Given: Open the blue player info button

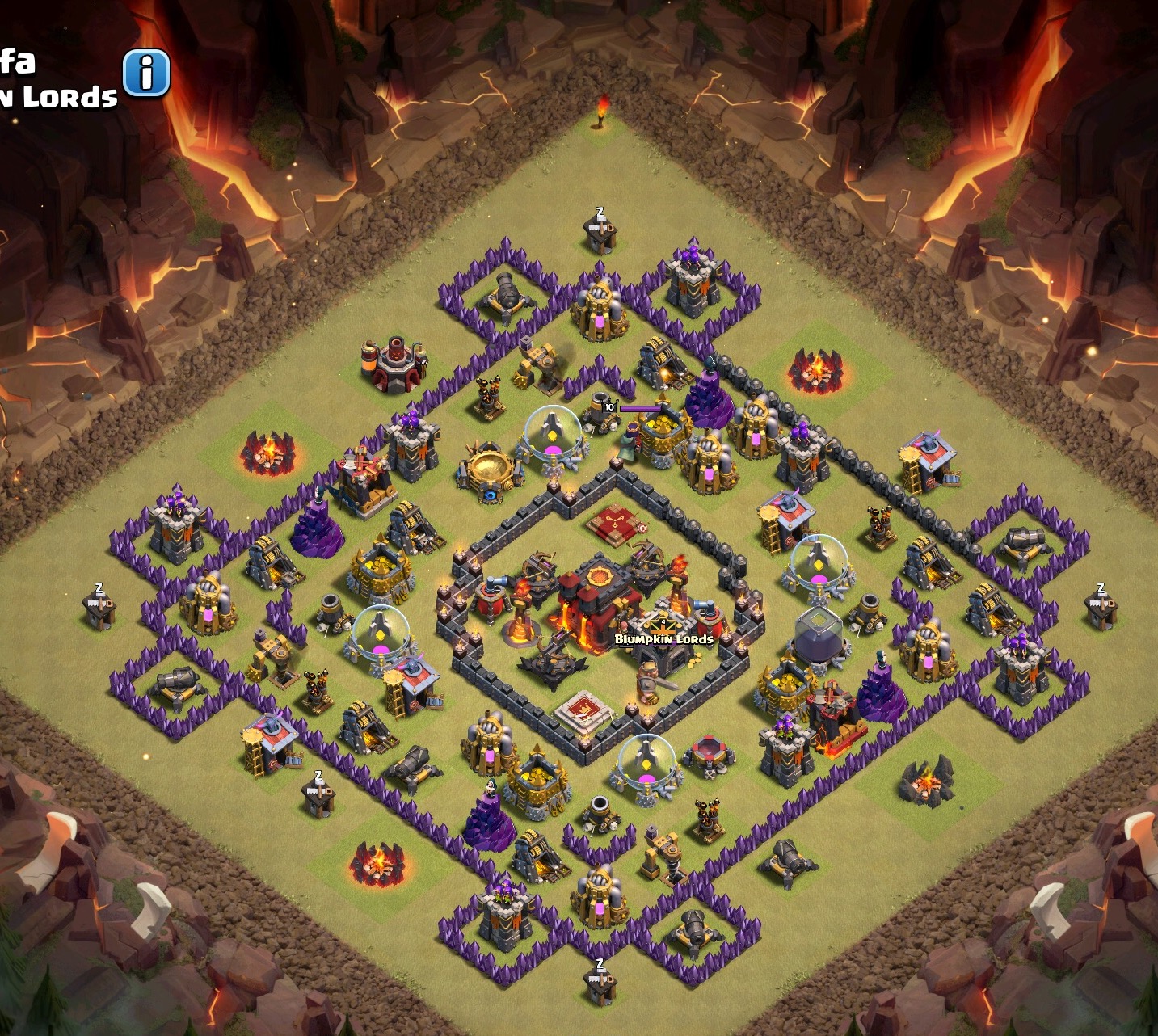Looking at the screenshot, I should [x=146, y=74].
